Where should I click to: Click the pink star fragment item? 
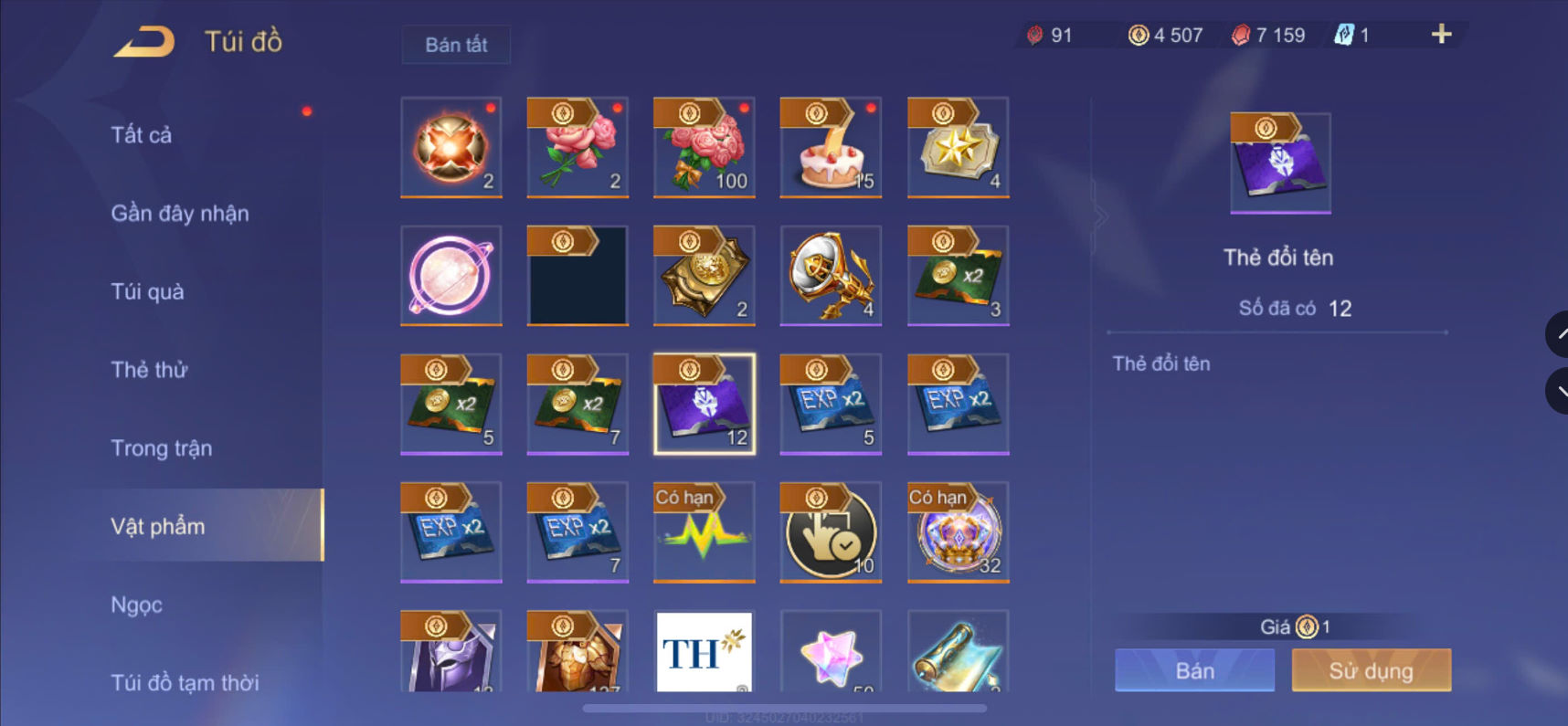pyautogui.click(x=830, y=651)
